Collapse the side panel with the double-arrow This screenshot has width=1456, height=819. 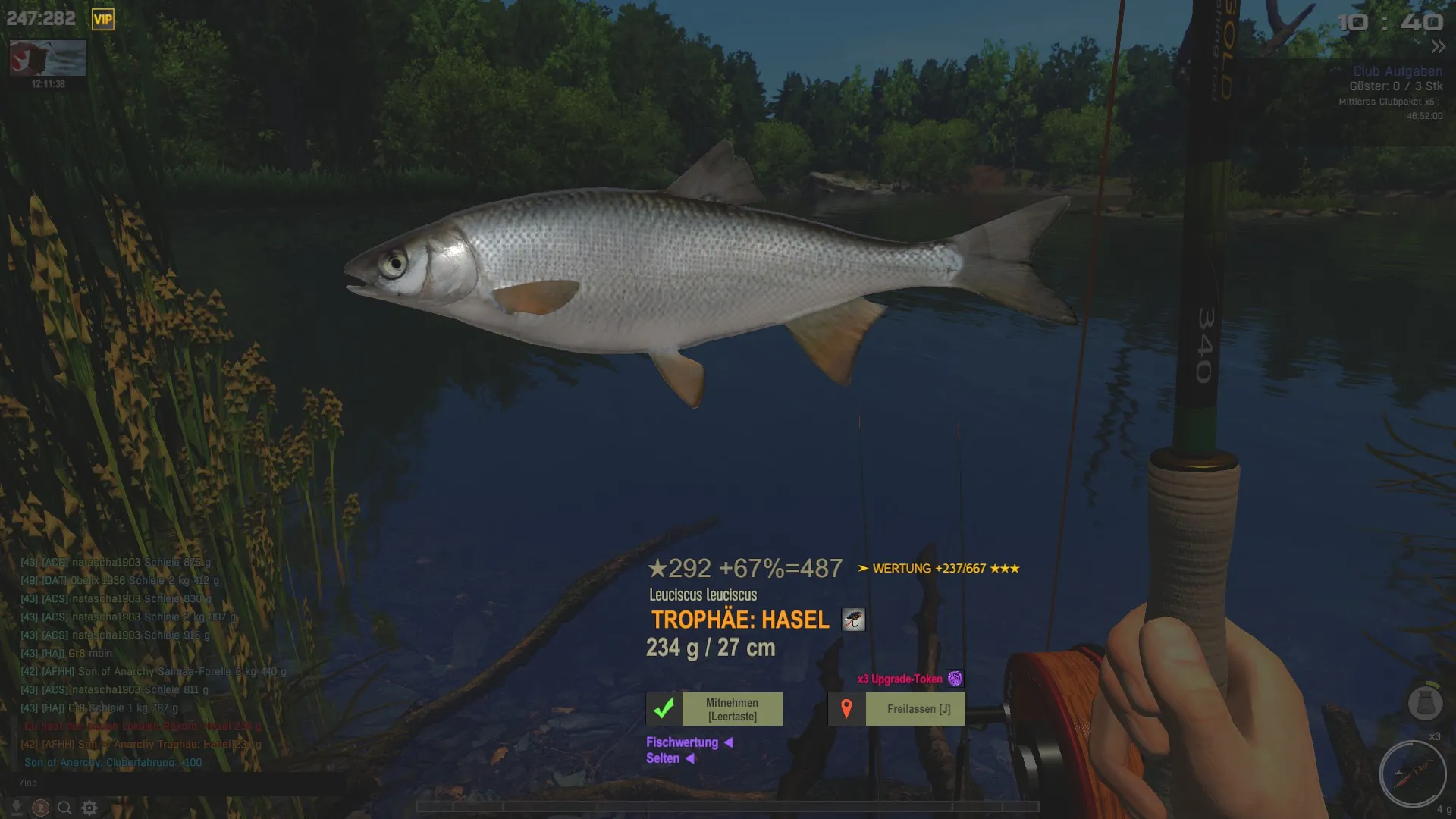click(x=1438, y=47)
